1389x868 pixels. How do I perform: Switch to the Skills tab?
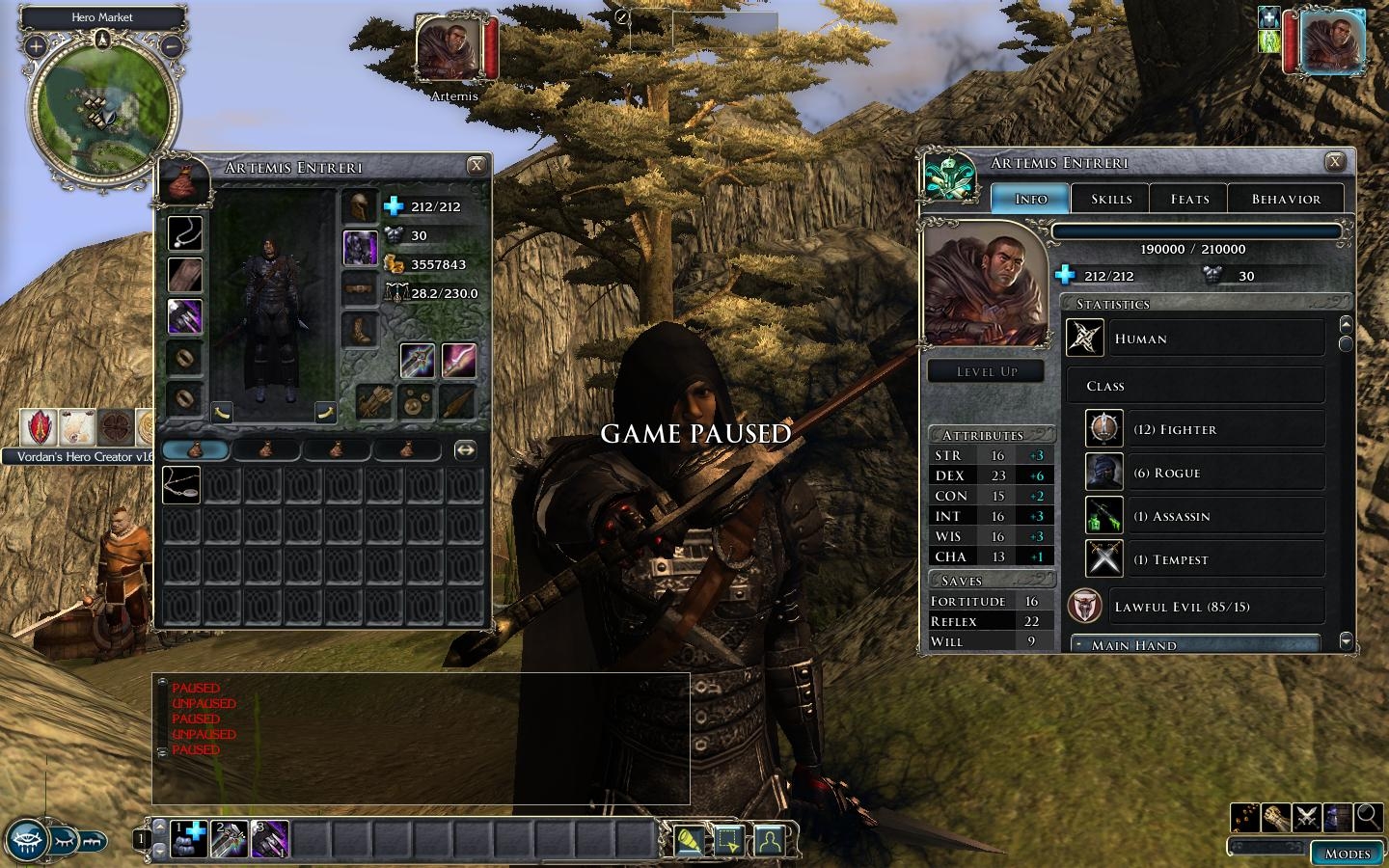(x=1110, y=199)
